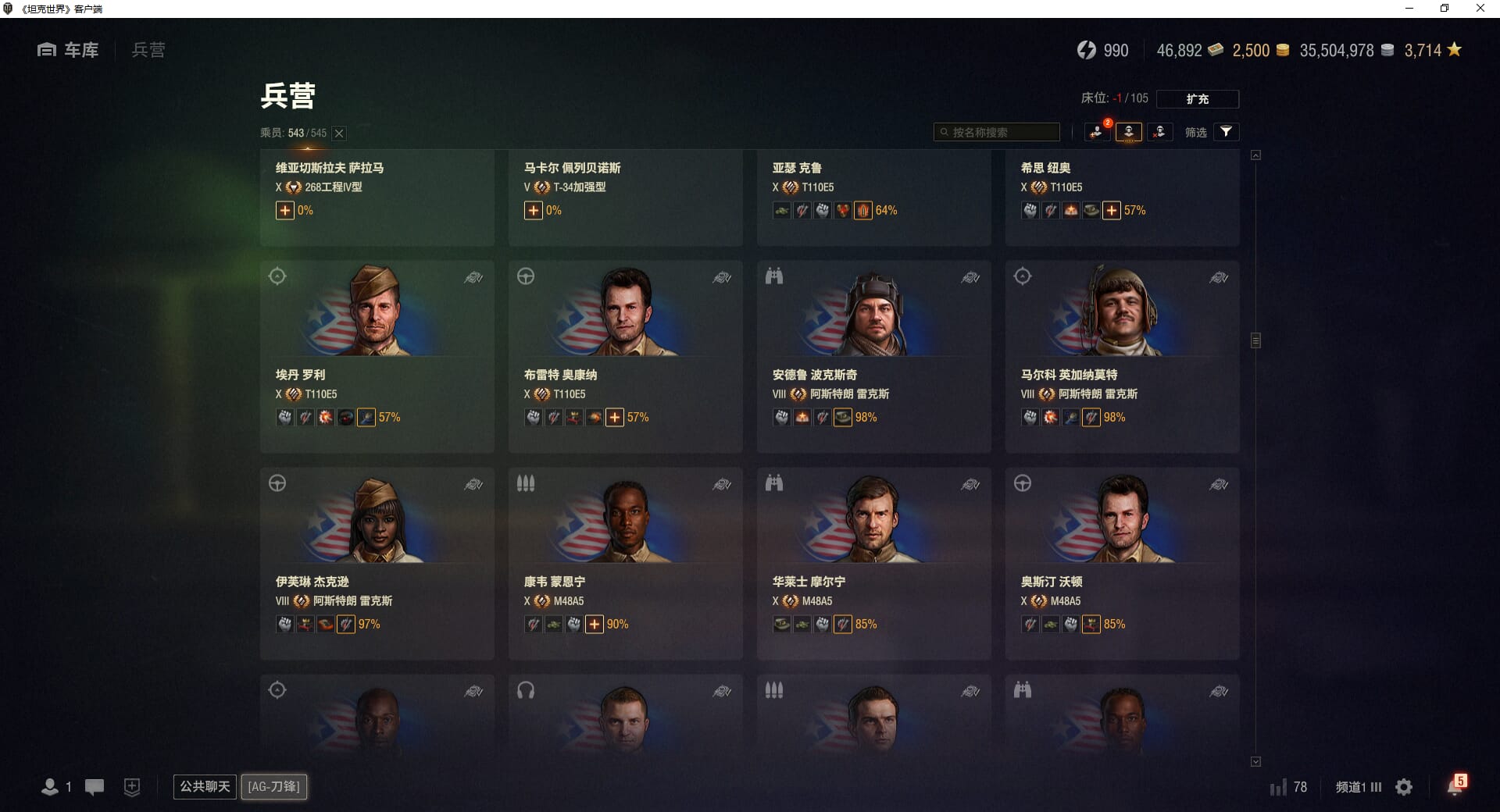This screenshot has width=1500, height=812.
Task: Open the [AG-刀锋] clan chat channel
Action: [273, 786]
